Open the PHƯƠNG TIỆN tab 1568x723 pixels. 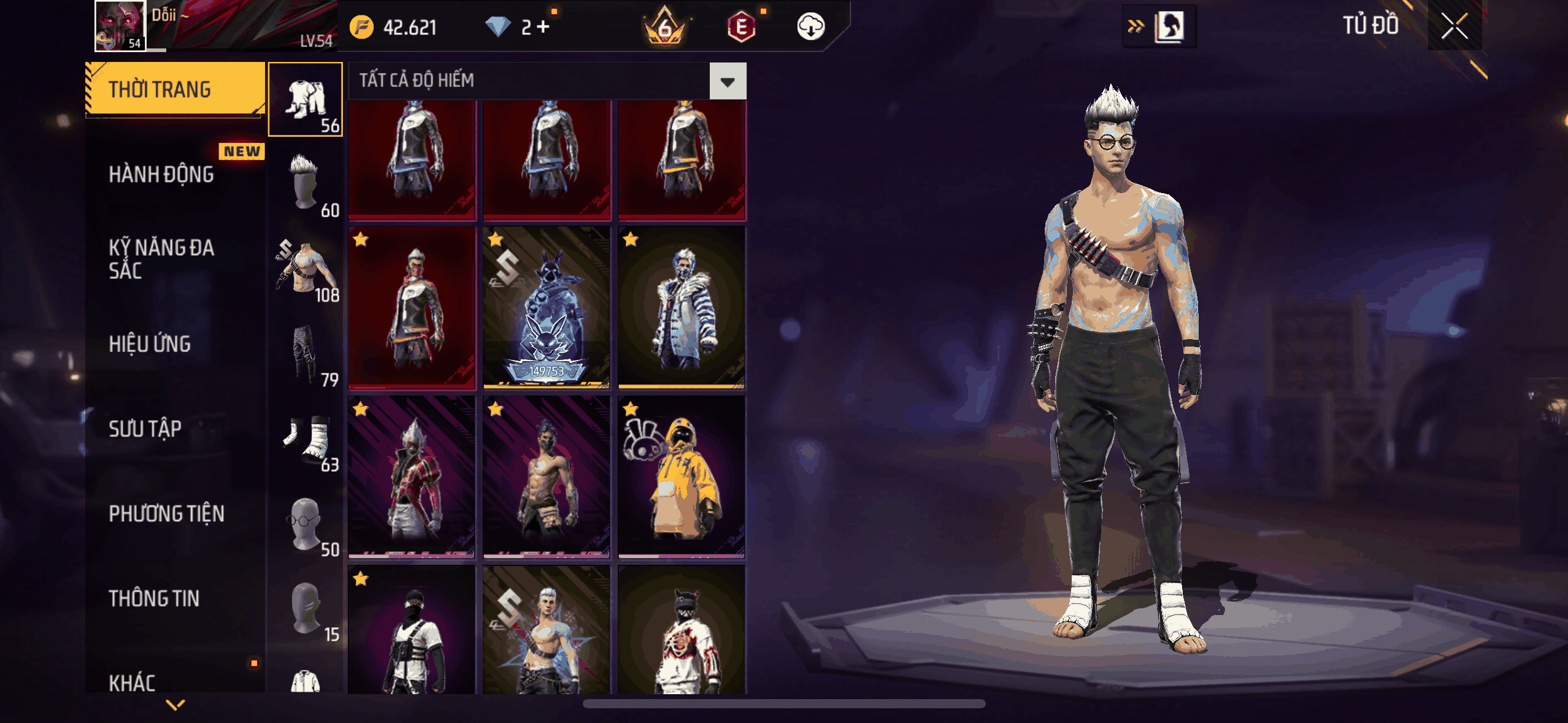166,513
